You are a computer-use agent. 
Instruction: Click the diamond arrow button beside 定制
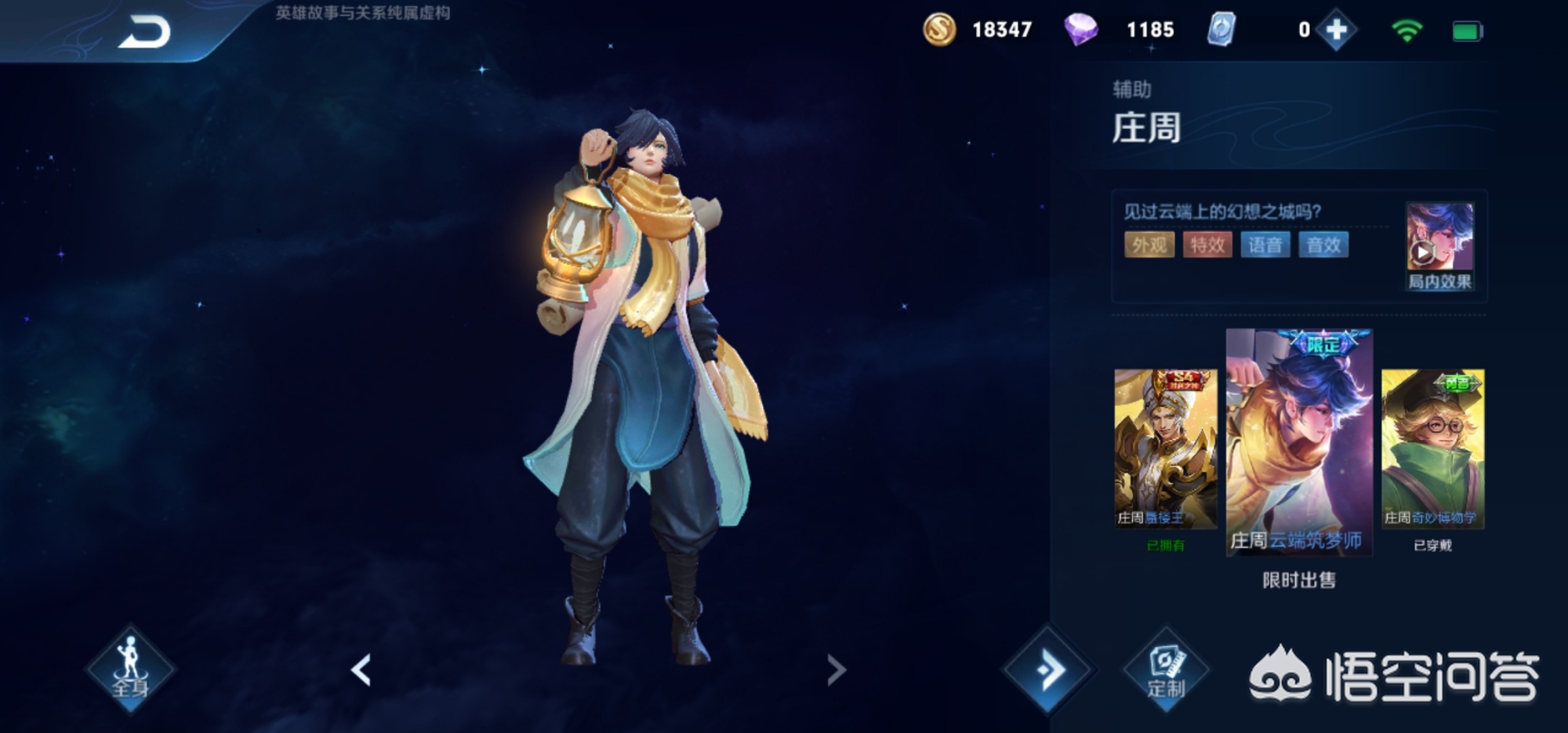tap(1048, 670)
